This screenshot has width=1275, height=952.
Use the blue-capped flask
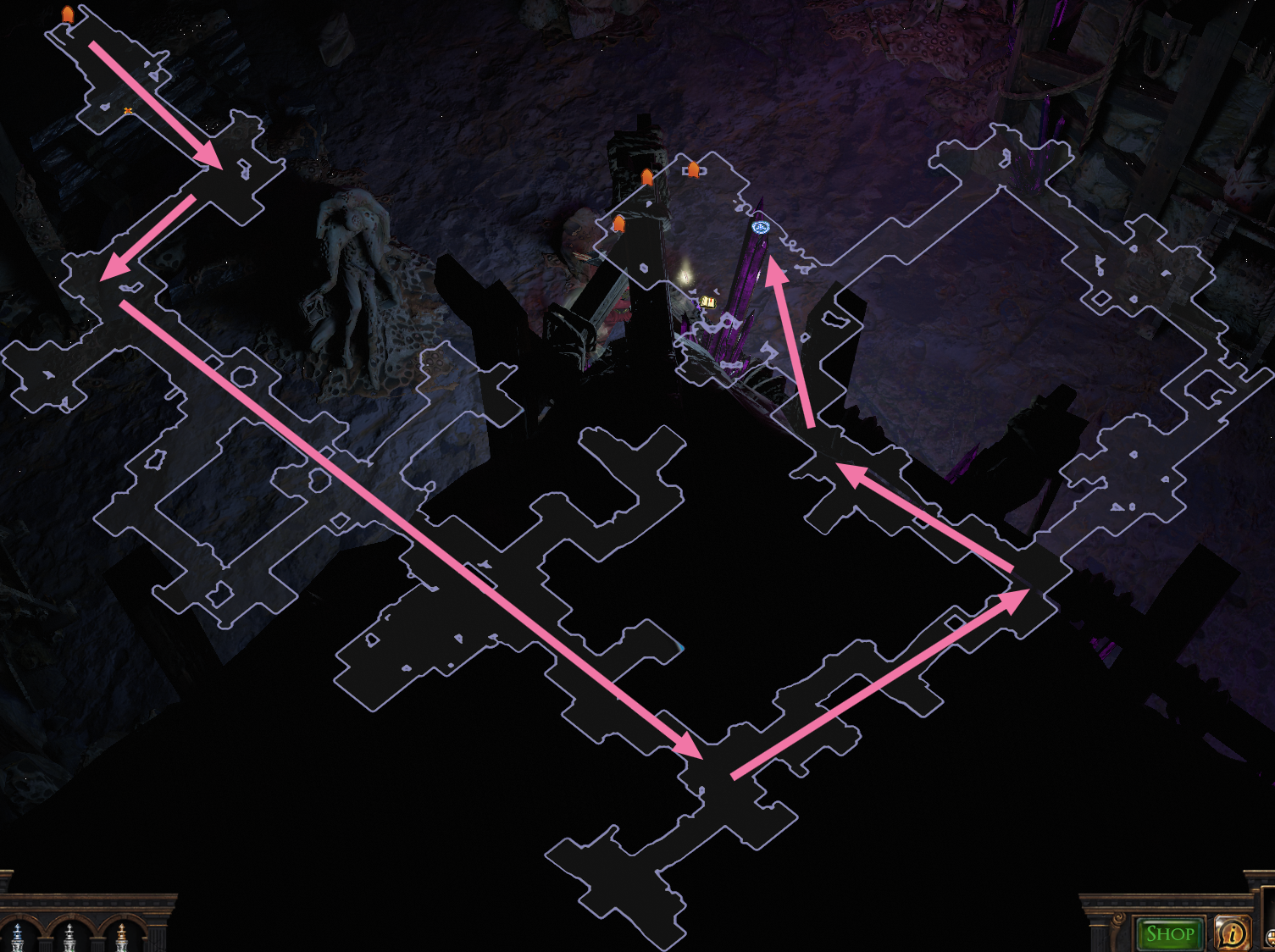coord(18,937)
